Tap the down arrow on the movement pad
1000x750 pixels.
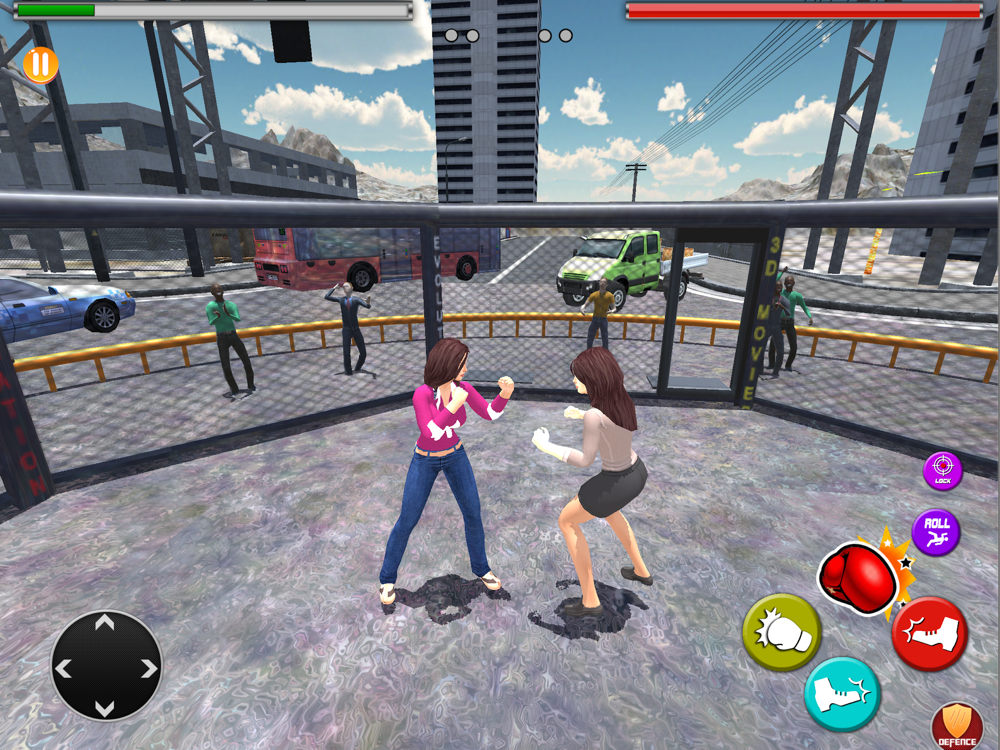click(105, 708)
